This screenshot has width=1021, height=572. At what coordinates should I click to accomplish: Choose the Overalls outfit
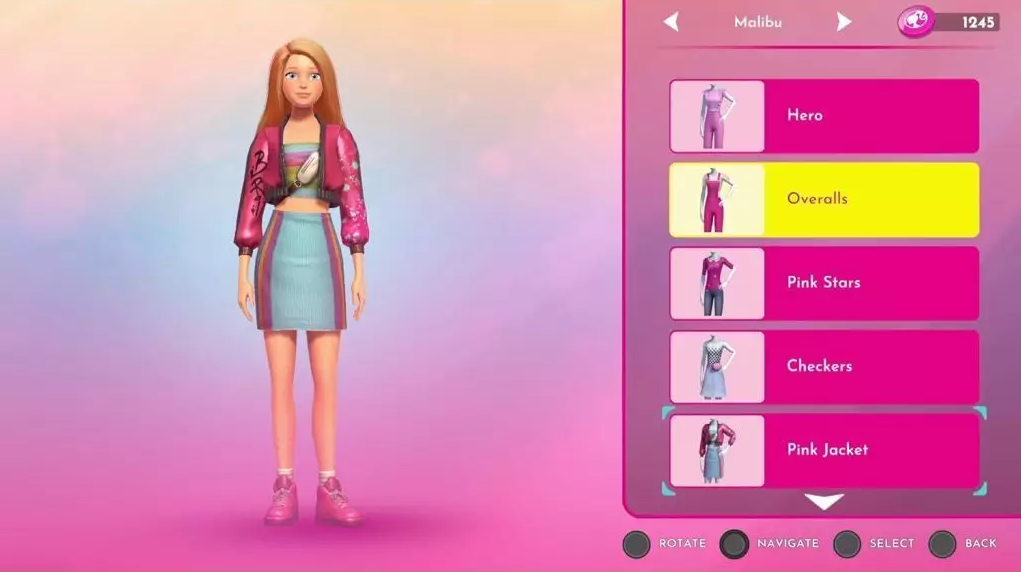pyautogui.click(x=823, y=199)
